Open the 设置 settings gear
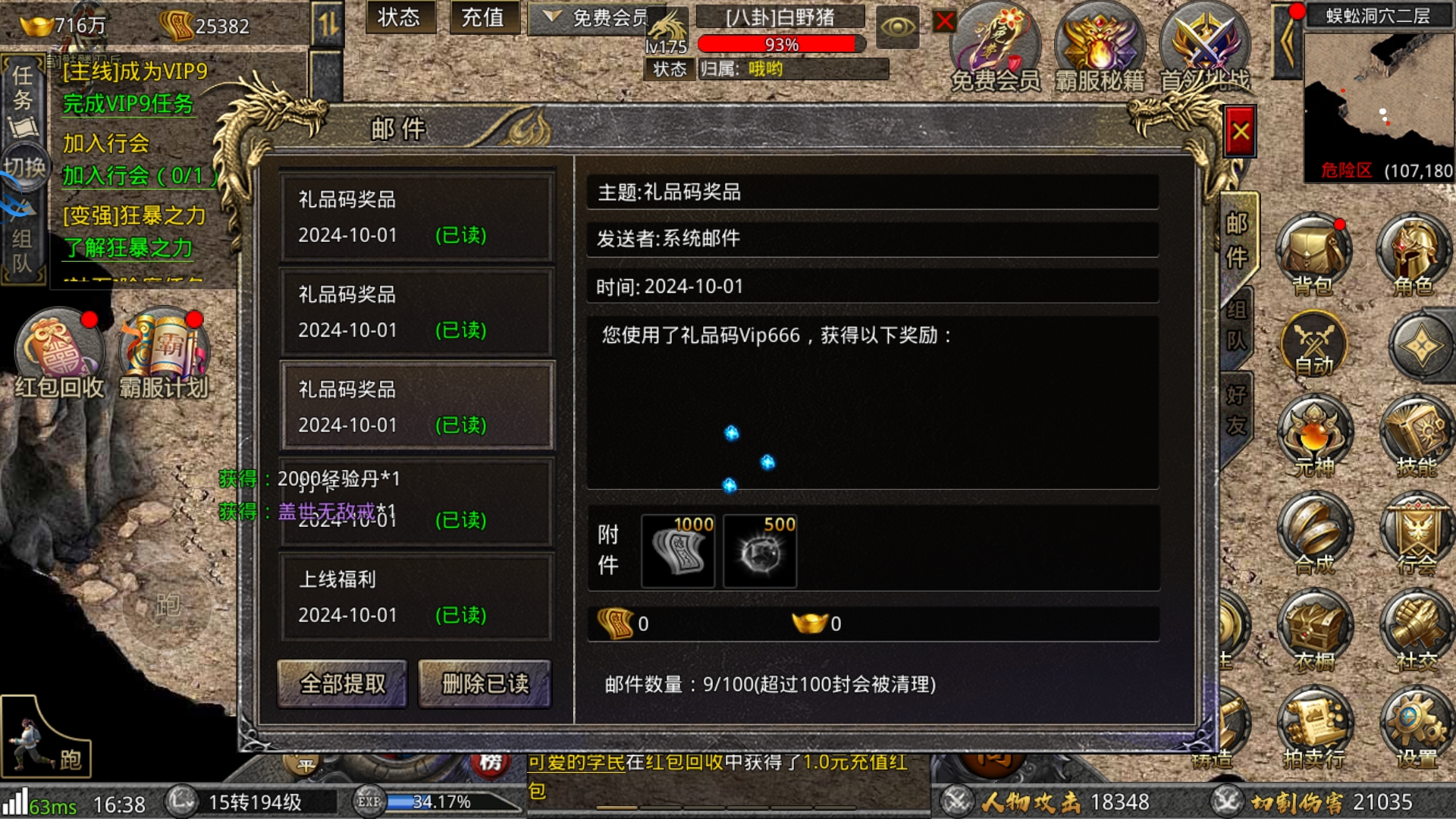 (x=1415, y=728)
